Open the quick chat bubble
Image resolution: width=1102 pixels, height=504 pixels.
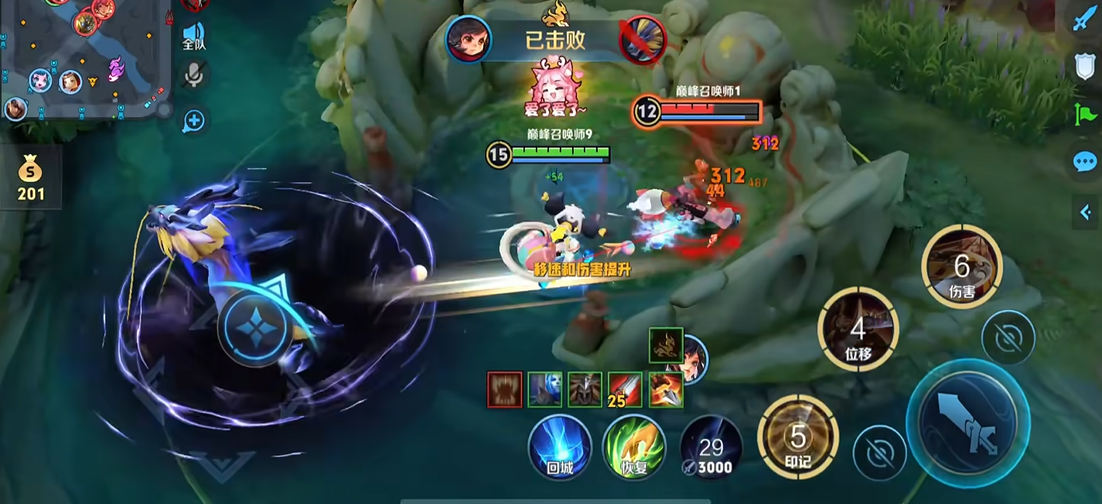(x=1085, y=161)
